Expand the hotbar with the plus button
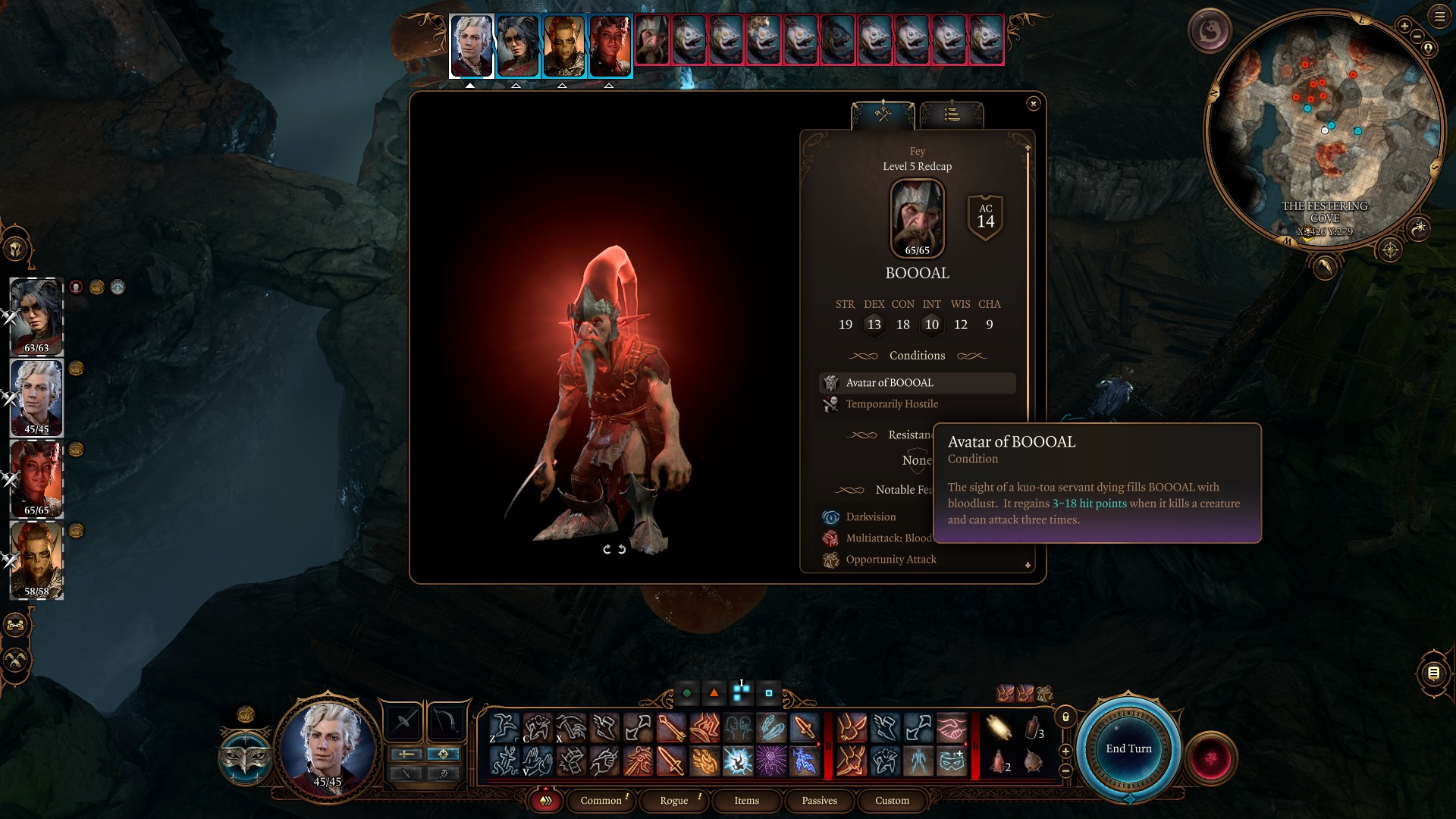1456x819 pixels. (1065, 752)
